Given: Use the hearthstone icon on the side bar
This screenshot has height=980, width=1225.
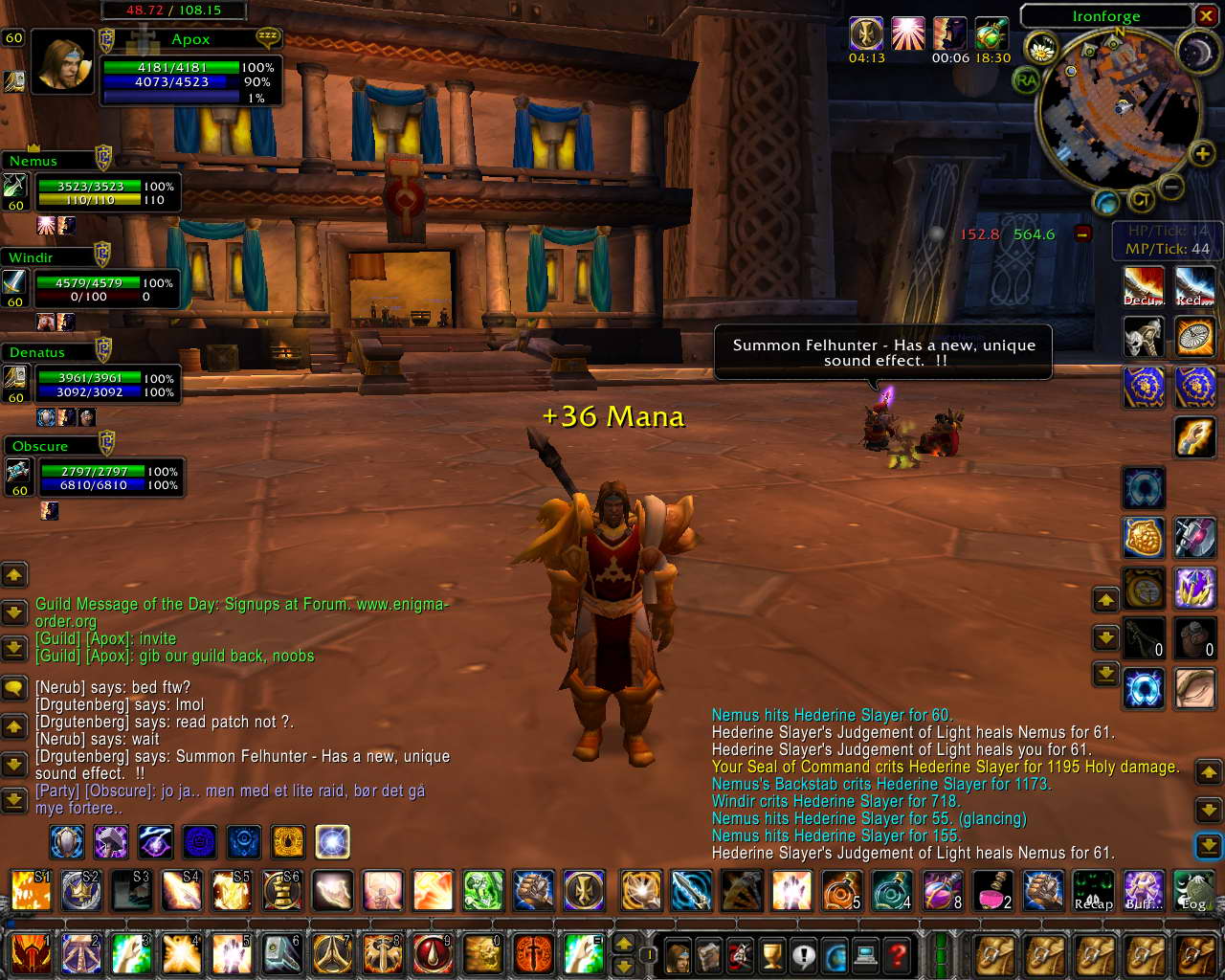Looking at the screenshot, I should point(1143,689).
